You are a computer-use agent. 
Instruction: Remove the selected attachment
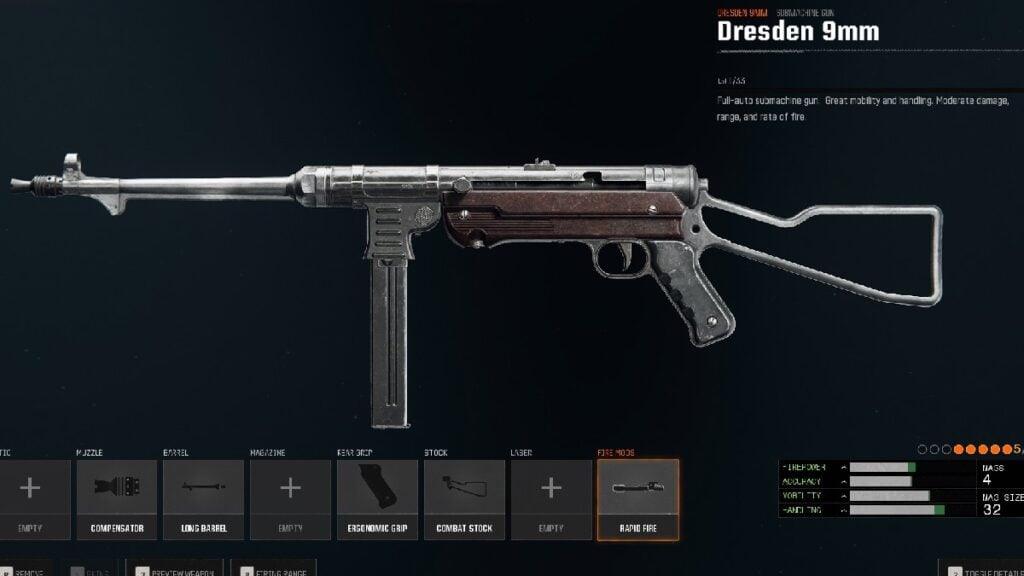(x=24, y=569)
